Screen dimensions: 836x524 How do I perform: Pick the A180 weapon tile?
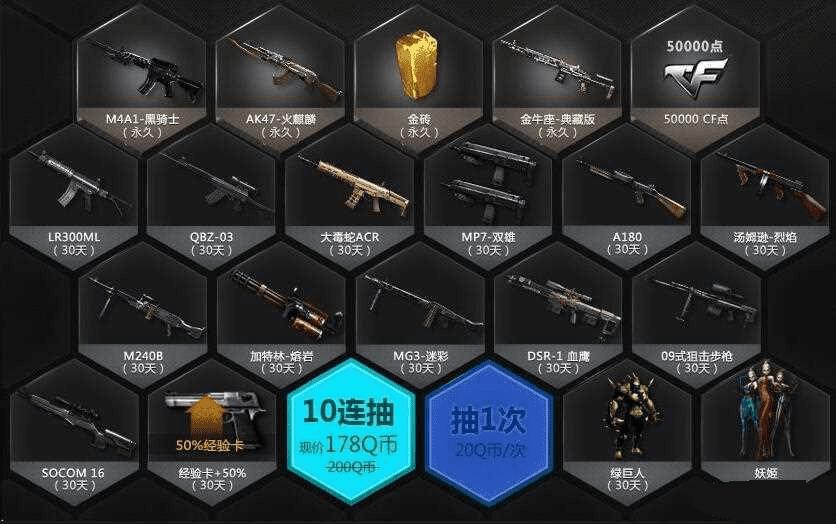click(626, 195)
